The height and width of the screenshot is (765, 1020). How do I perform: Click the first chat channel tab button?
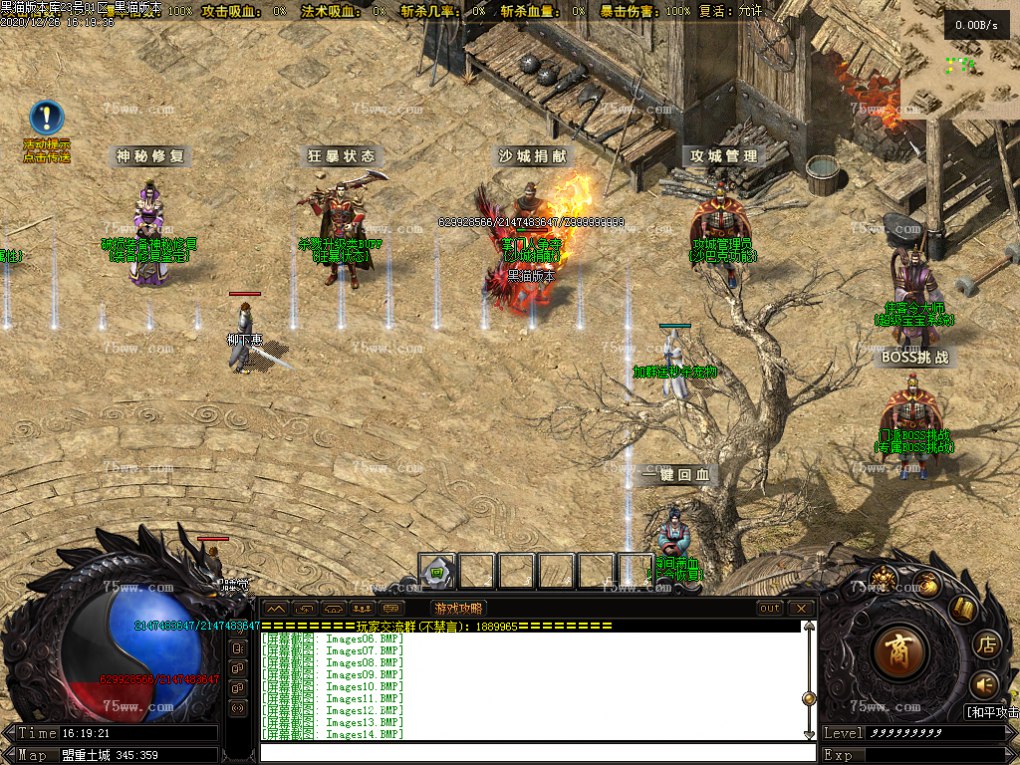tap(276, 608)
